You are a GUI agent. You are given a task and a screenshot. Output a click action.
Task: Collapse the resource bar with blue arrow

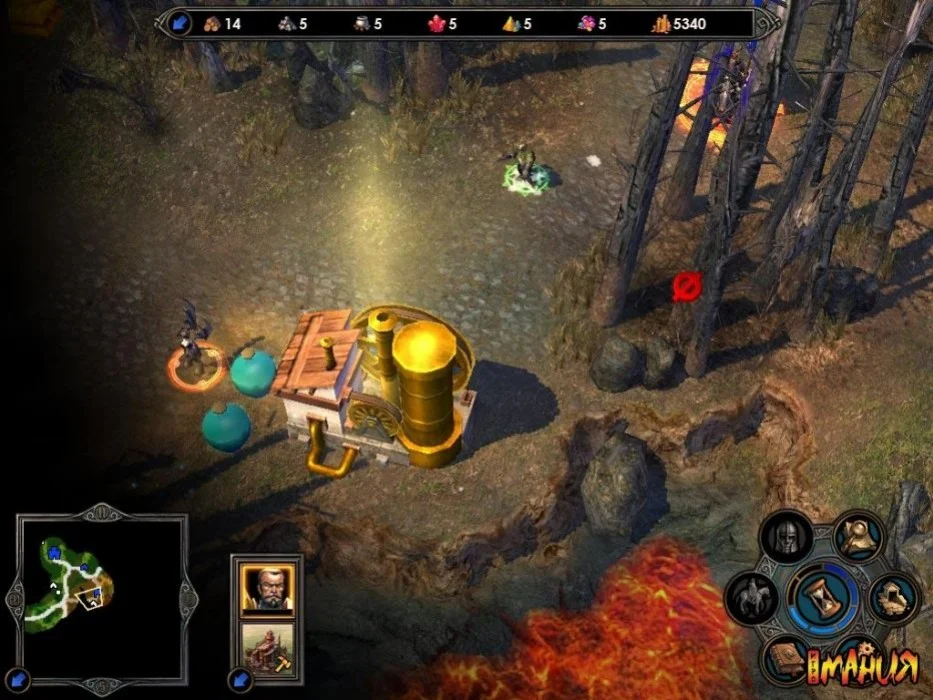(x=180, y=23)
